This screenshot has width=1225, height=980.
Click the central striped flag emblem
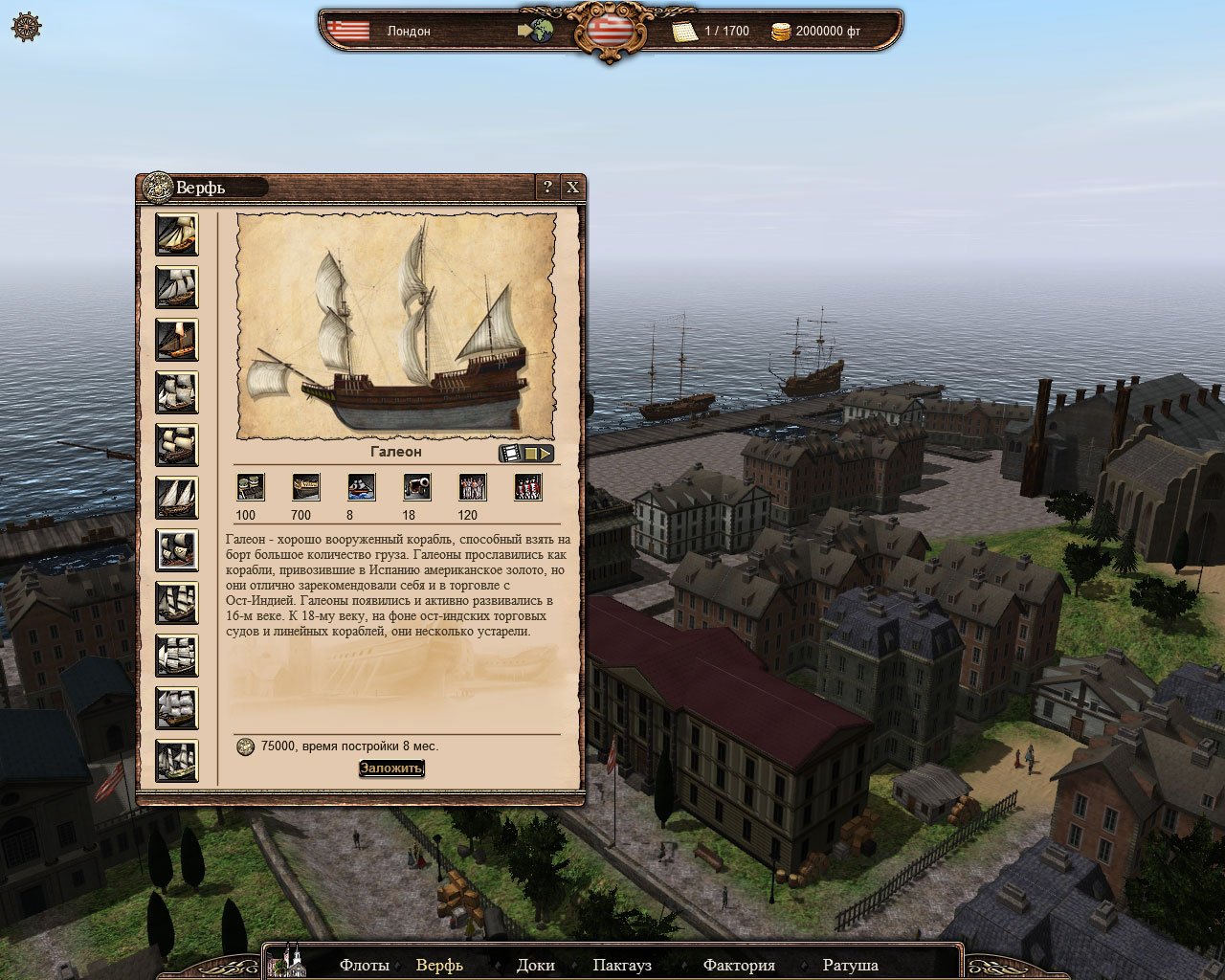(610, 29)
